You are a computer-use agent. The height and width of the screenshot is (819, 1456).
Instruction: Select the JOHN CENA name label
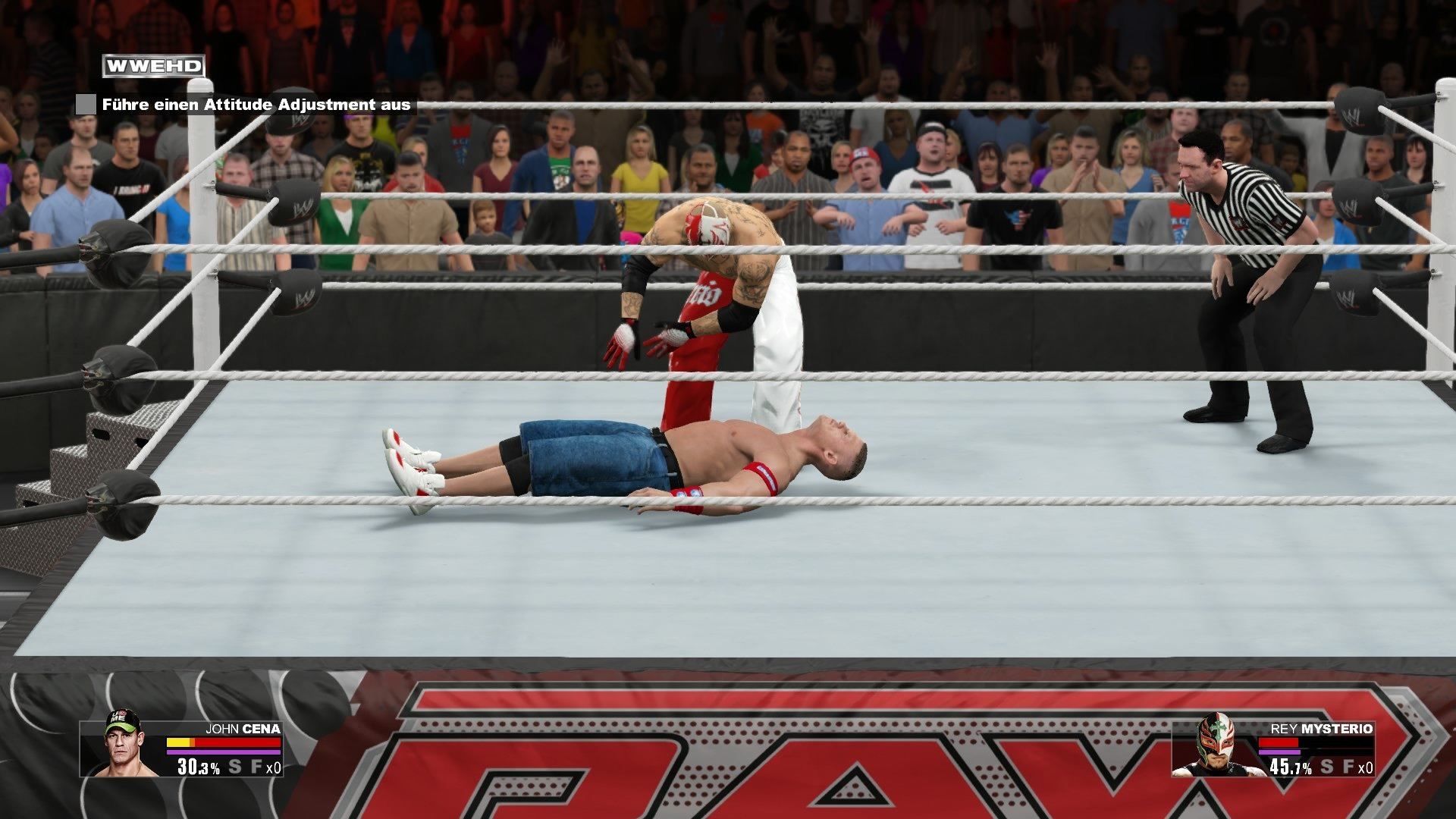click(244, 729)
